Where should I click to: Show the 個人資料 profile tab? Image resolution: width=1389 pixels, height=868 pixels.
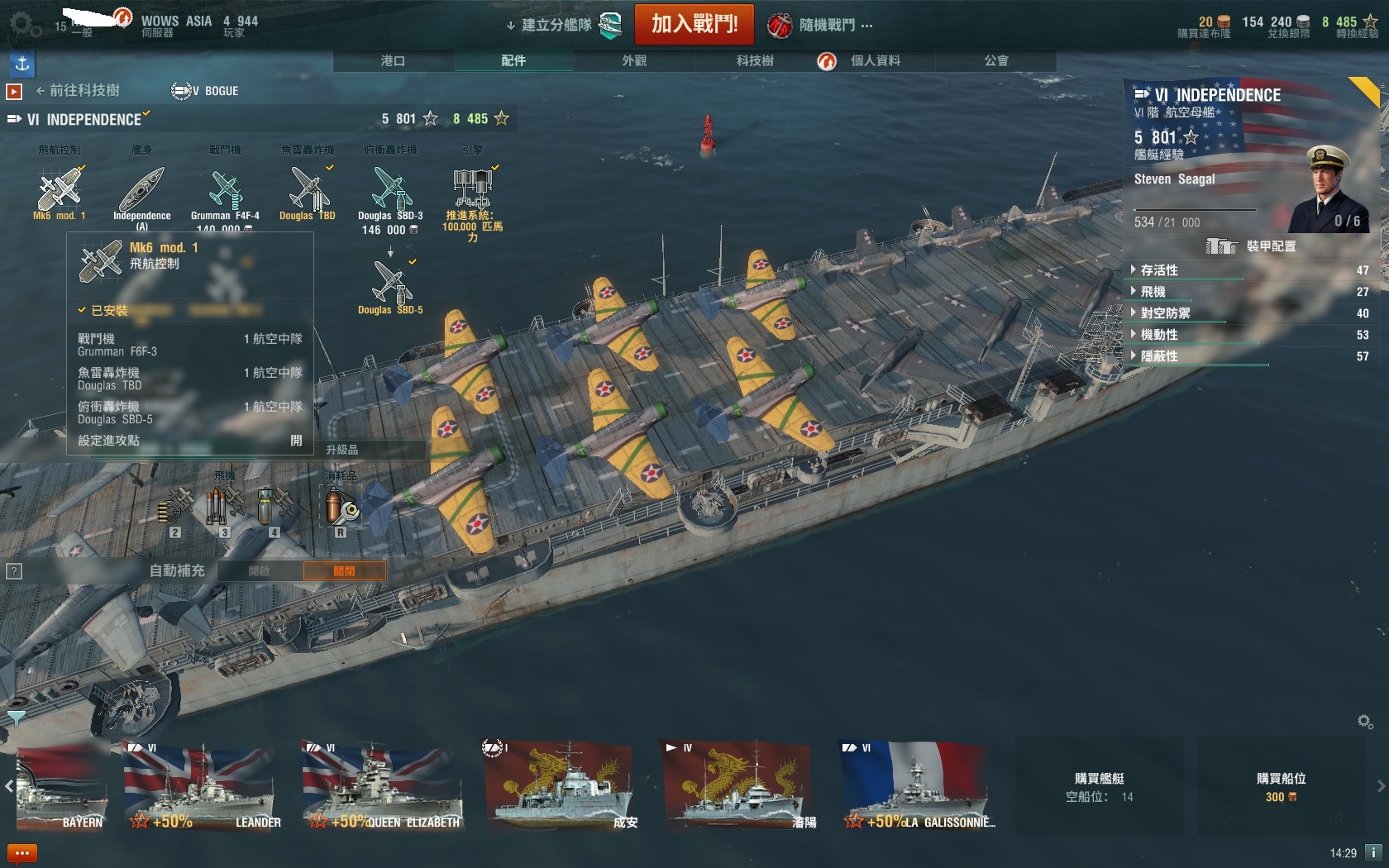875,60
